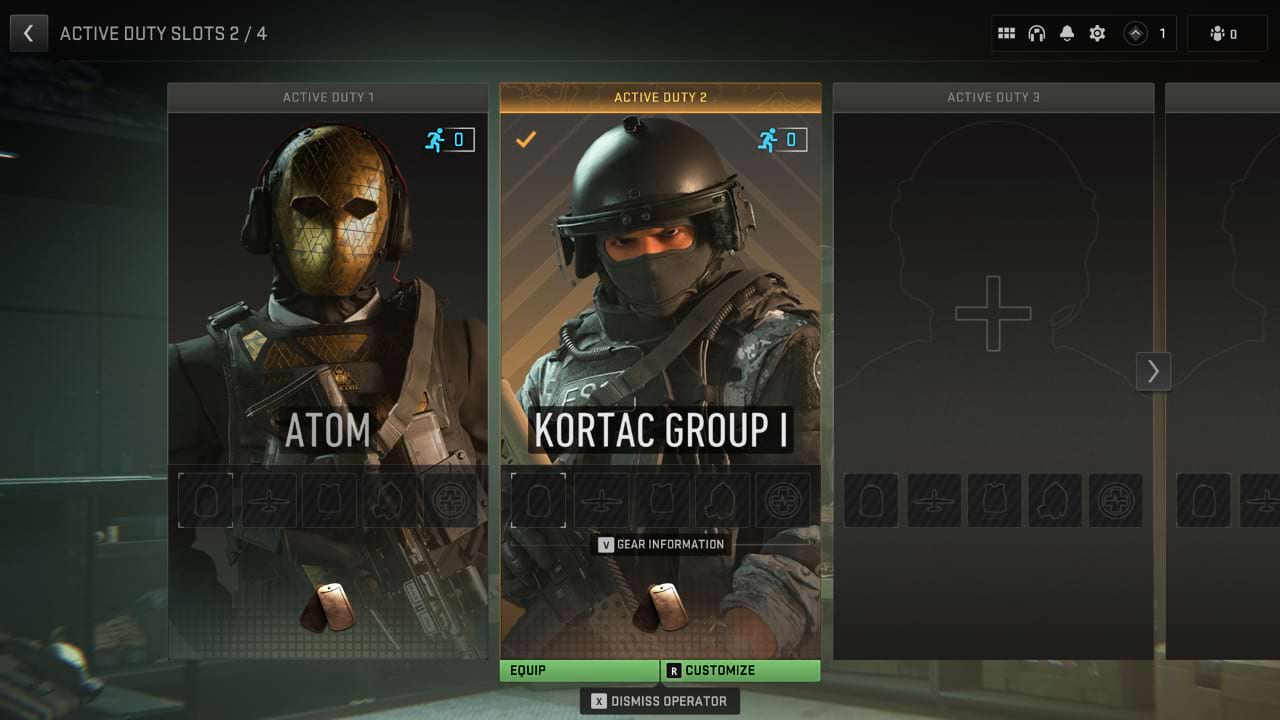Viewport: 1280px width, 720px height.
Task: Open the notifications bell icon
Action: tap(1066, 33)
